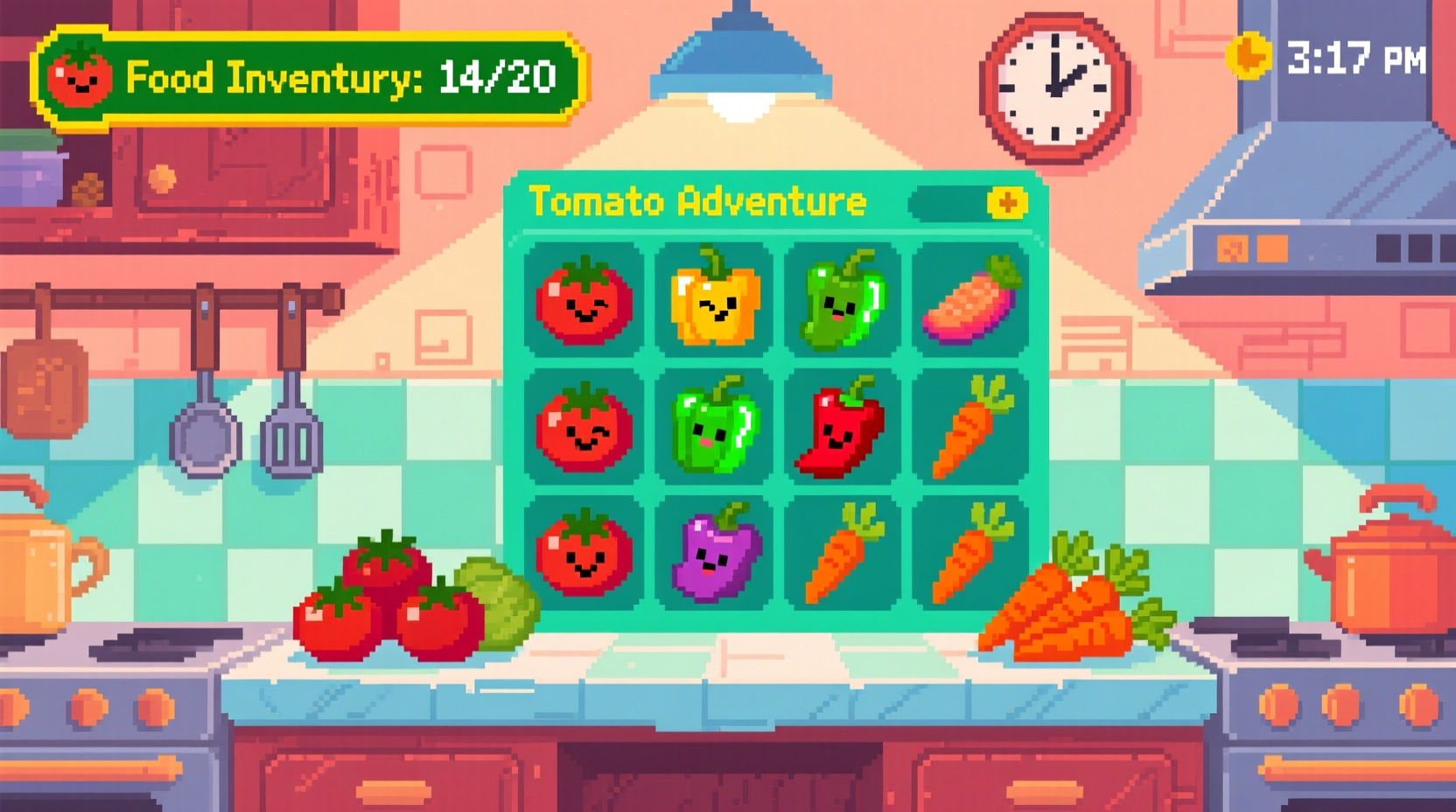Select the carrot in the bottom-right grid slot
This screenshot has width=1456, height=812.
click(971, 551)
